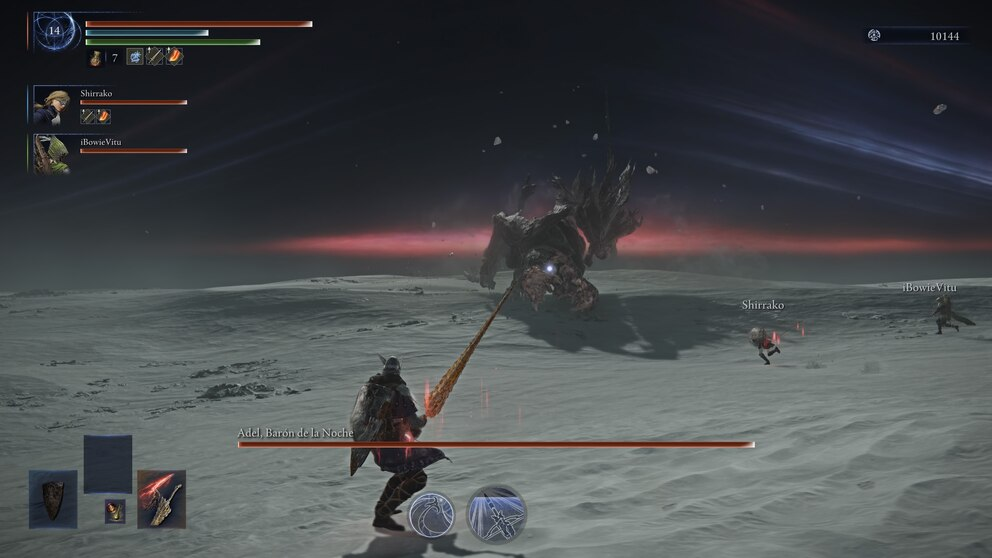
Task: Click the level 14 emblem
Action: coord(55,32)
